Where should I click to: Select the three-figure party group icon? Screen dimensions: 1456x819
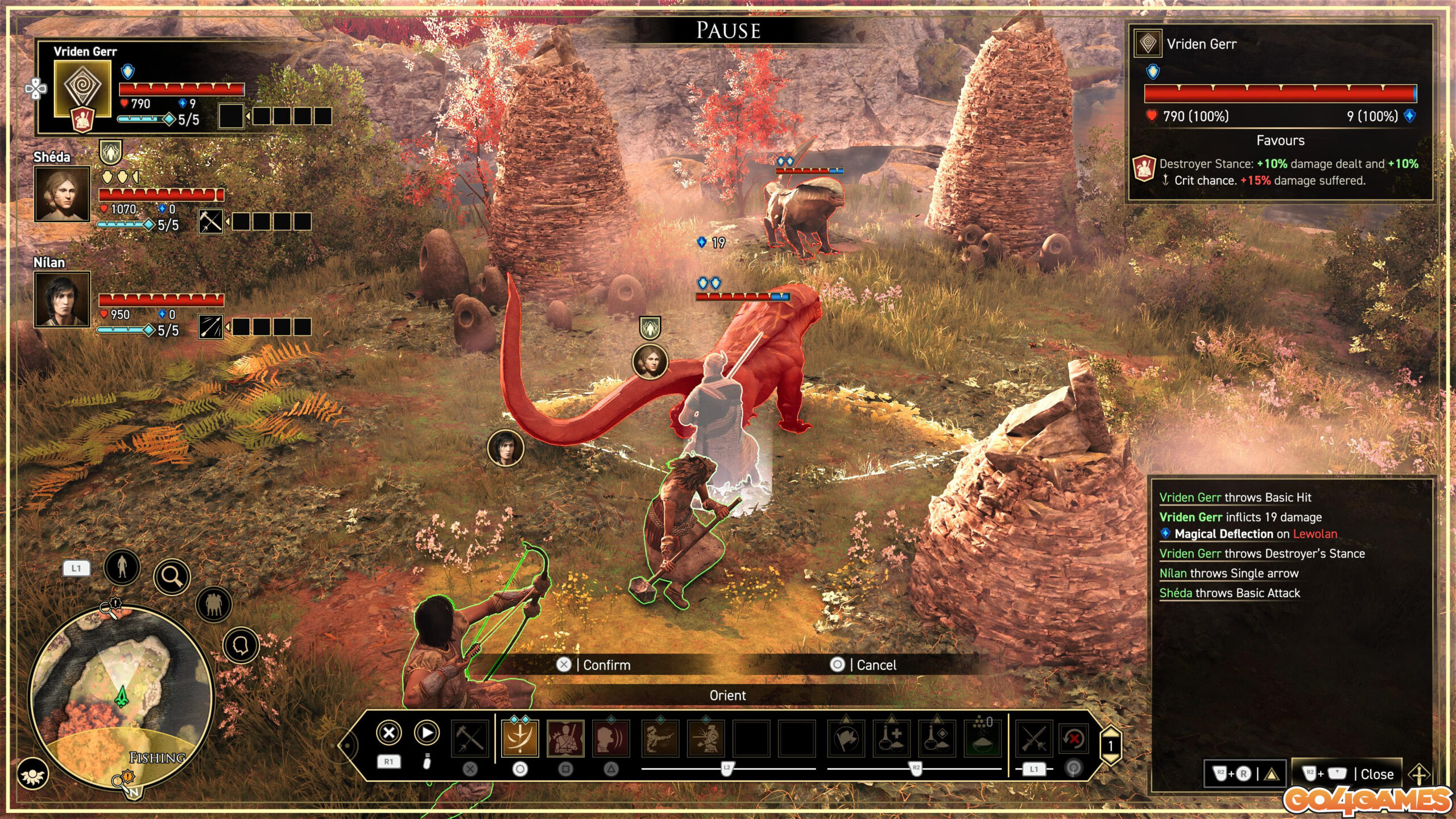click(213, 604)
